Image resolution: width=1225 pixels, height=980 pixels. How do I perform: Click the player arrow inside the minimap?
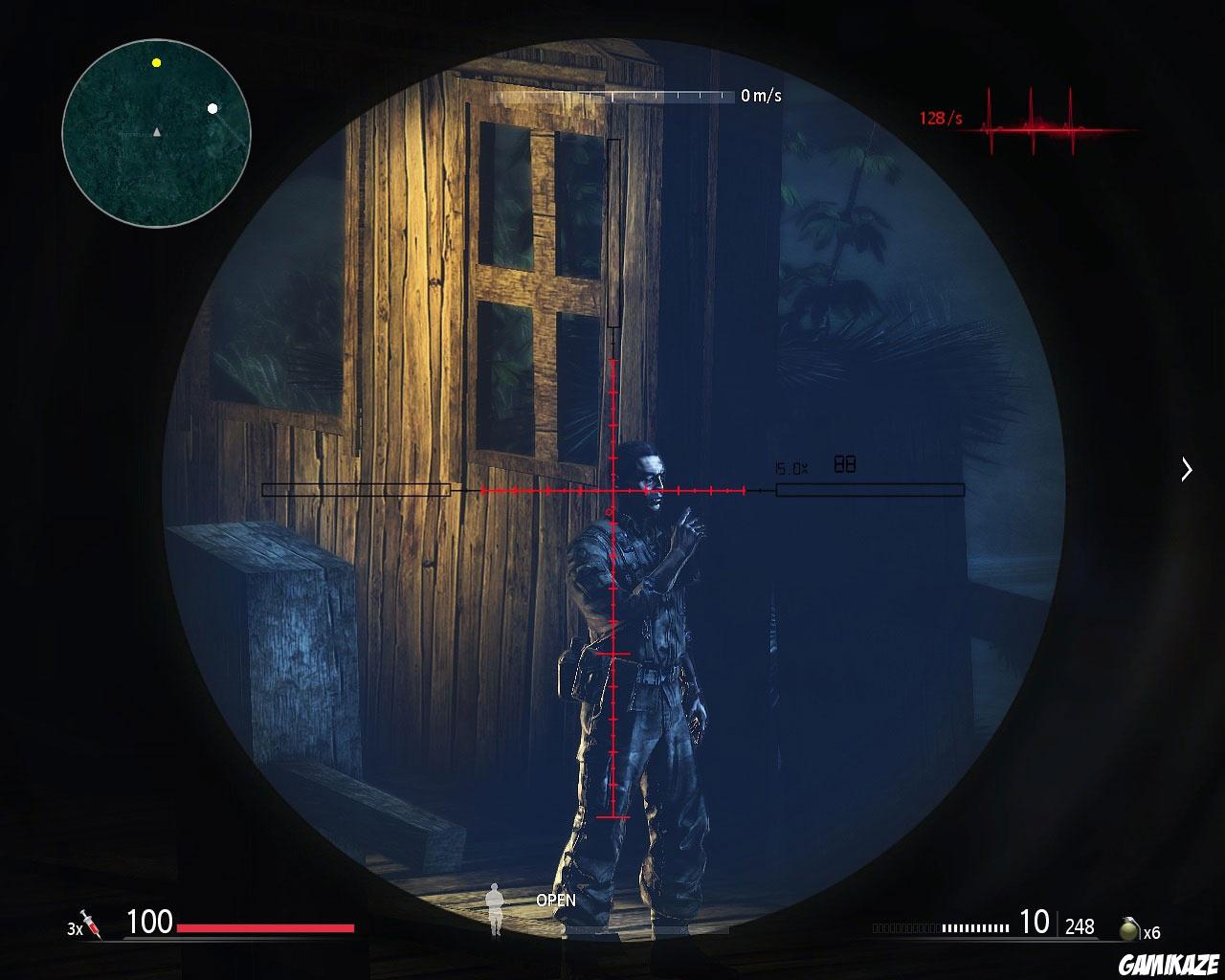[x=156, y=131]
